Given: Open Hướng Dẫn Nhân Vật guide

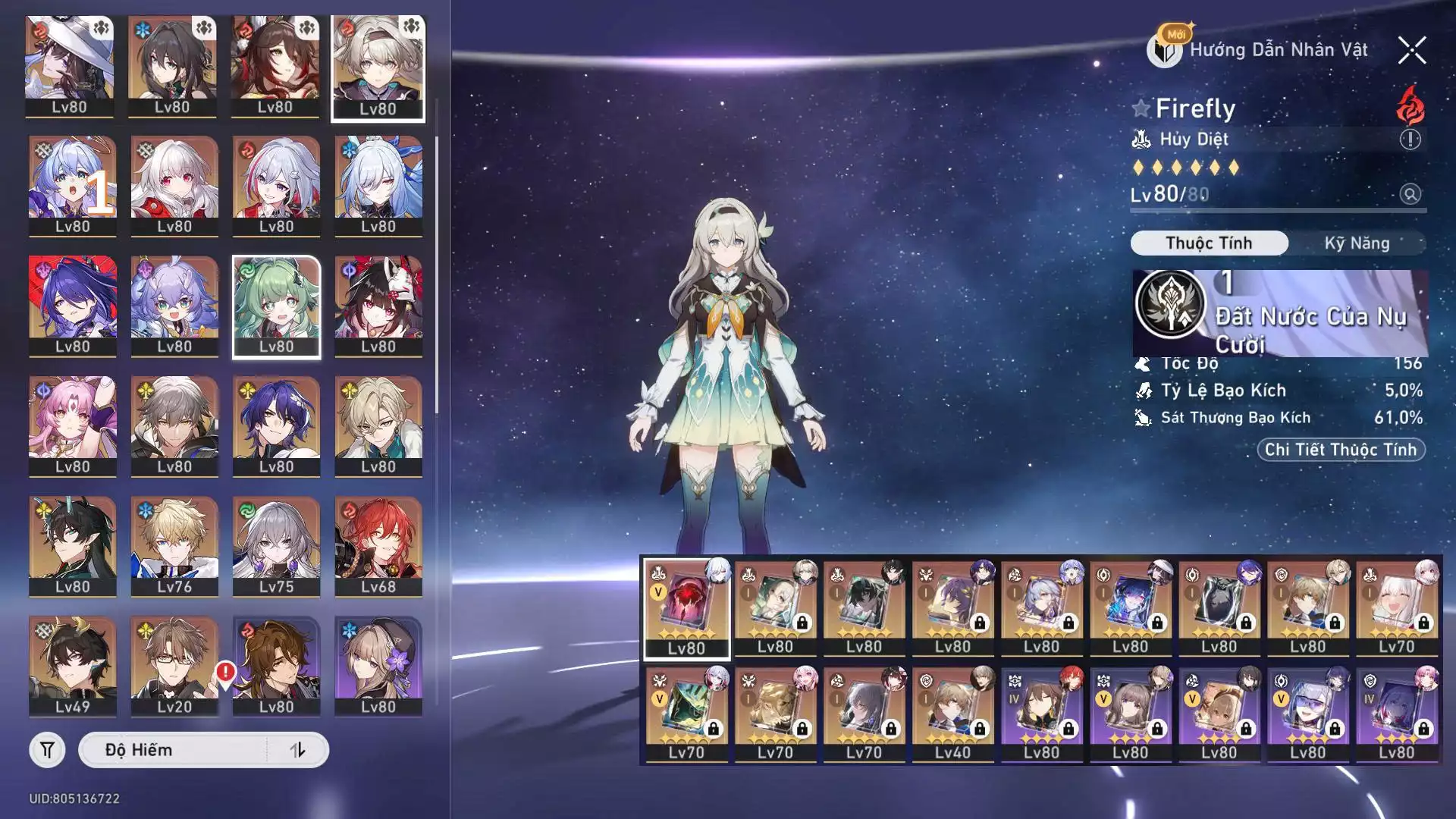Looking at the screenshot, I should [1260, 50].
